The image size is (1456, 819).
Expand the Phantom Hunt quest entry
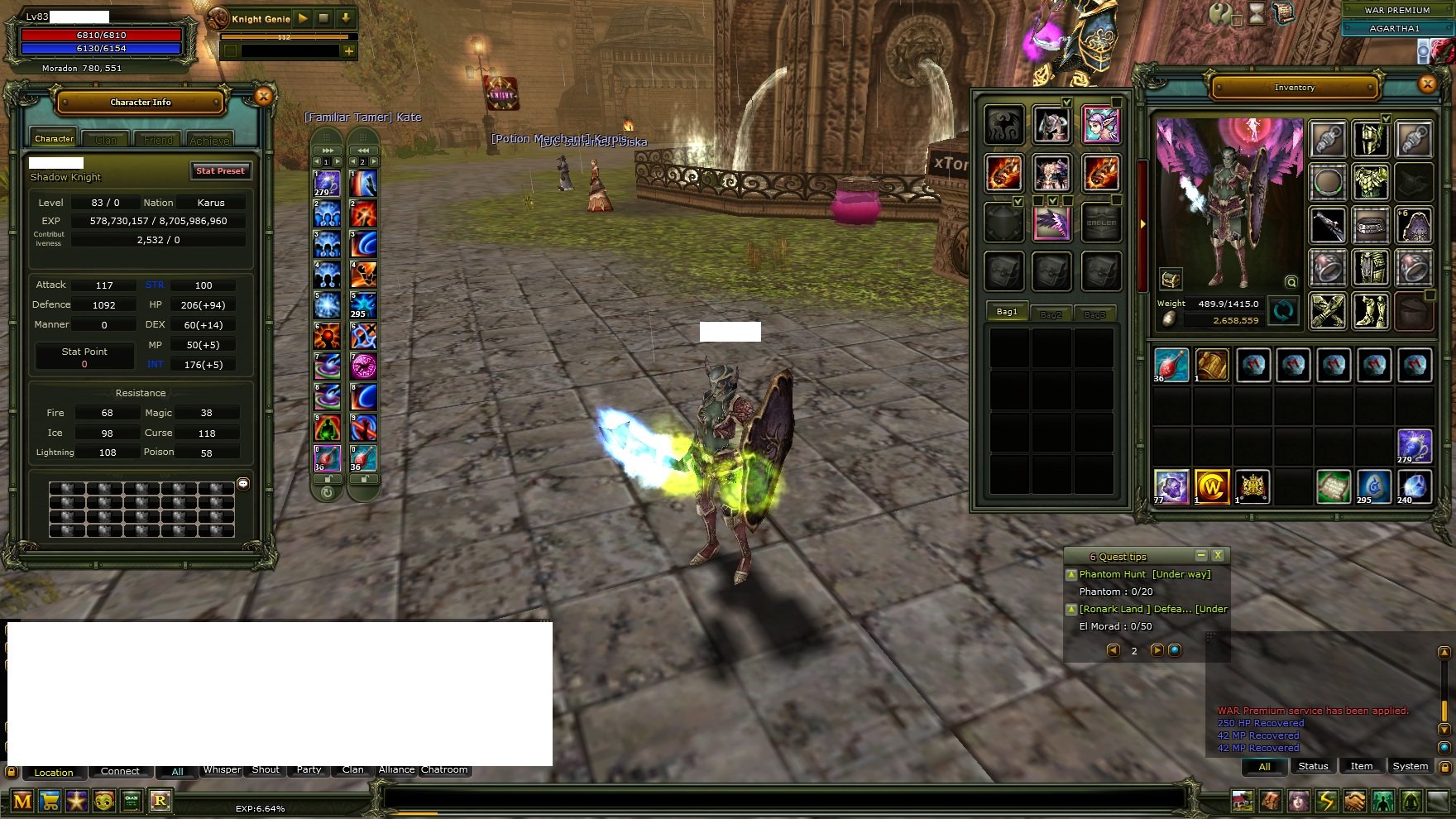click(x=1071, y=575)
